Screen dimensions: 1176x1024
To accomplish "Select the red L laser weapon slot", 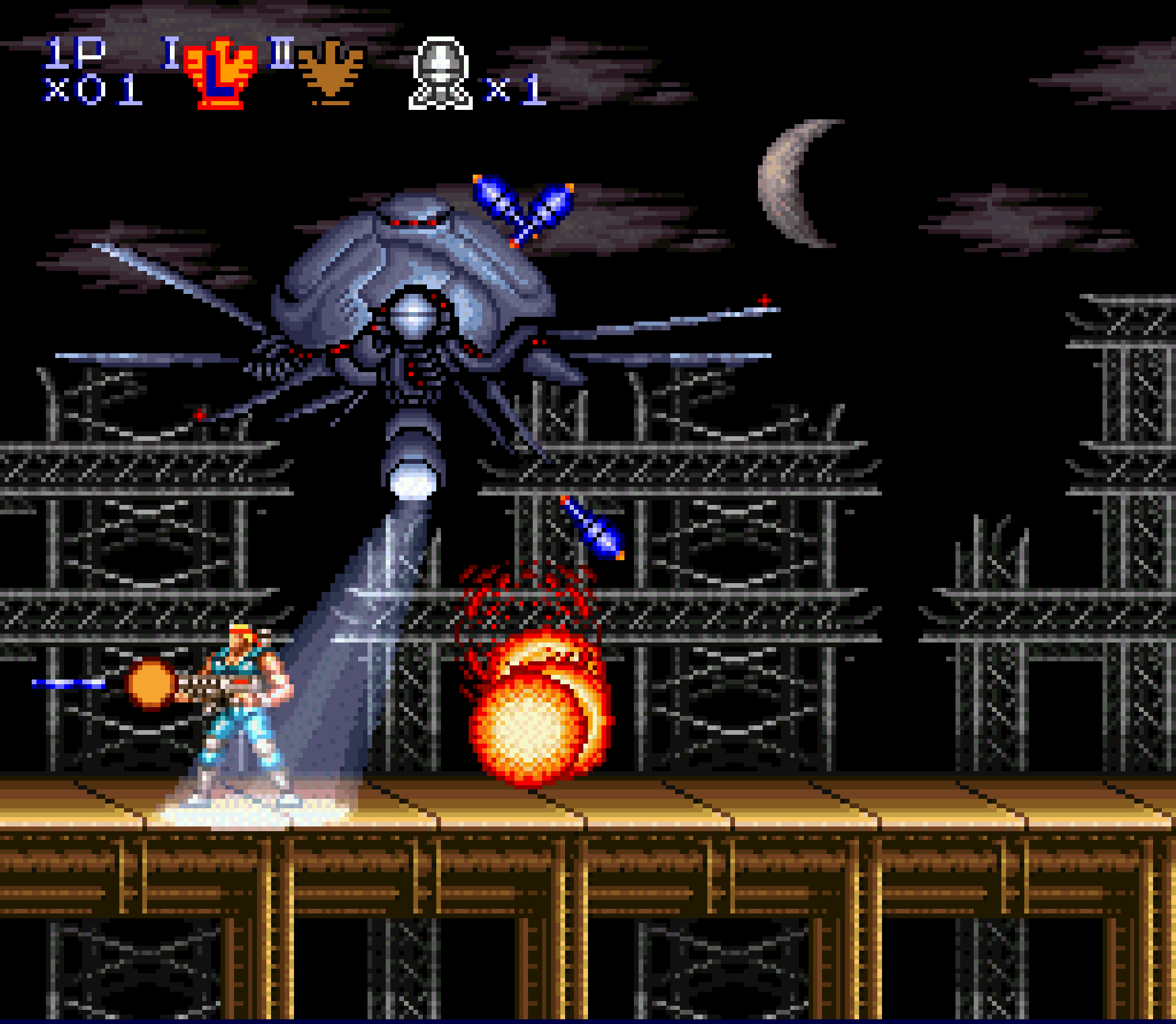I will (x=220, y=73).
